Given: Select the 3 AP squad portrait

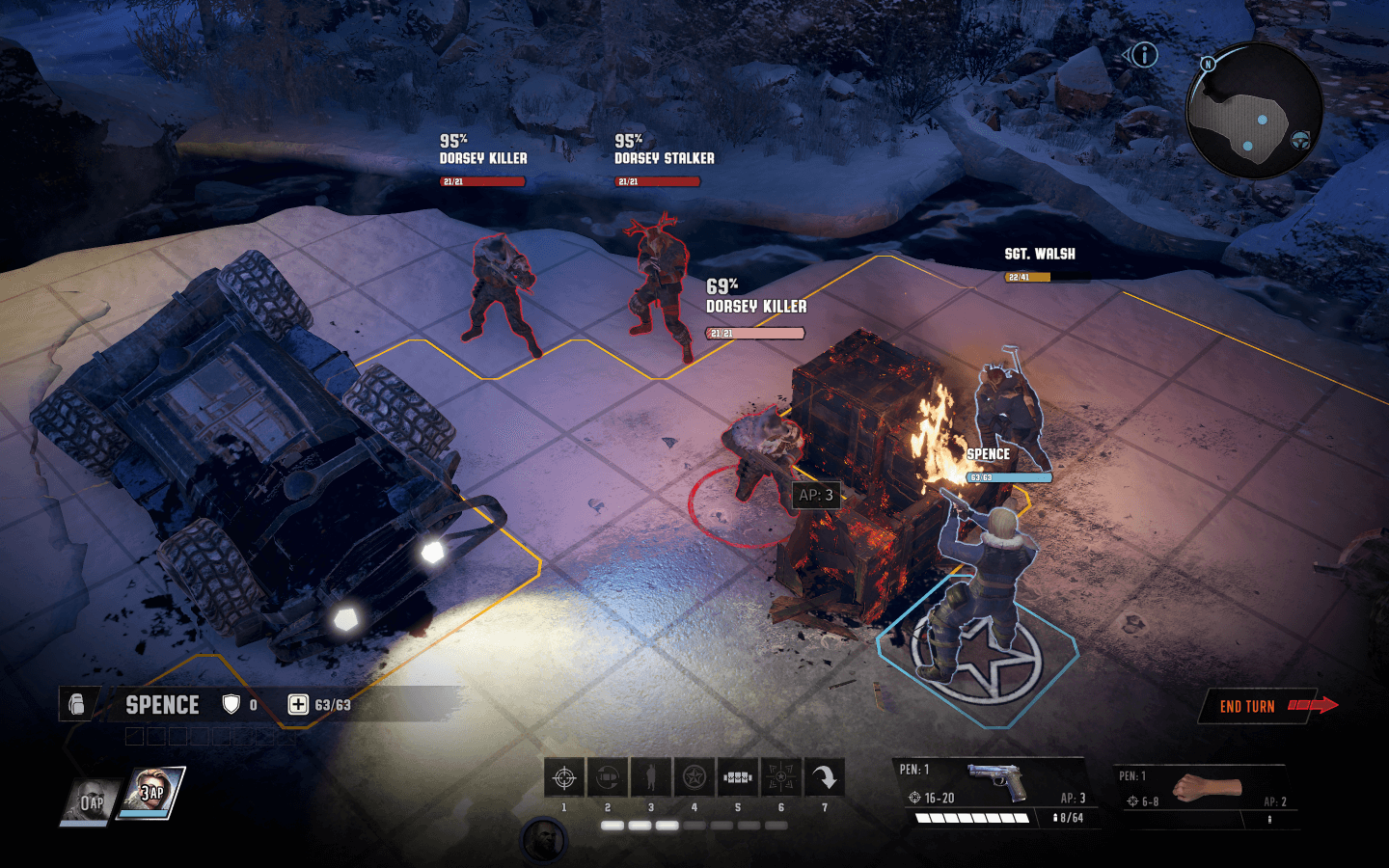Looking at the screenshot, I should (152, 794).
